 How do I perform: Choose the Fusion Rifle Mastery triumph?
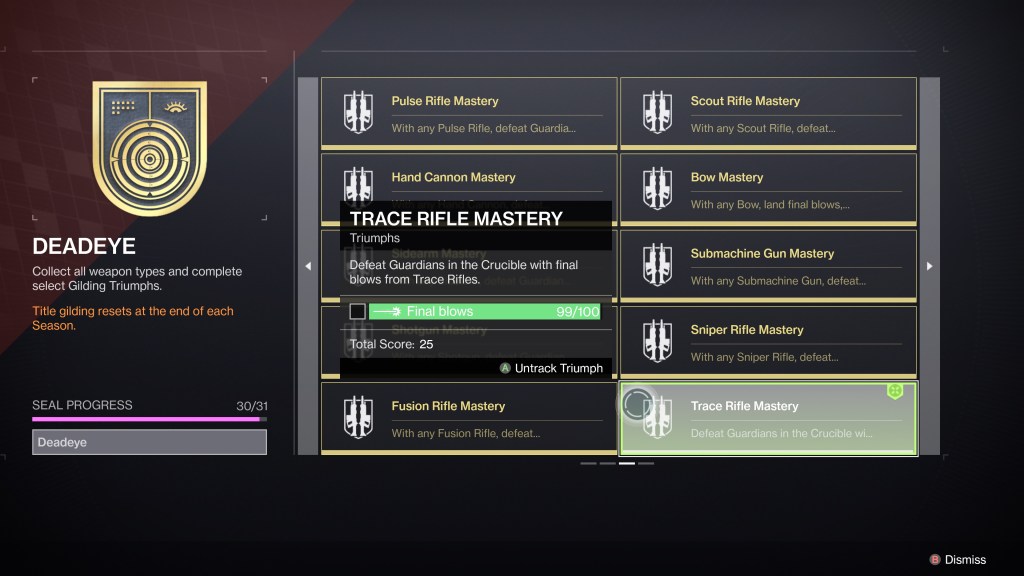(468, 417)
